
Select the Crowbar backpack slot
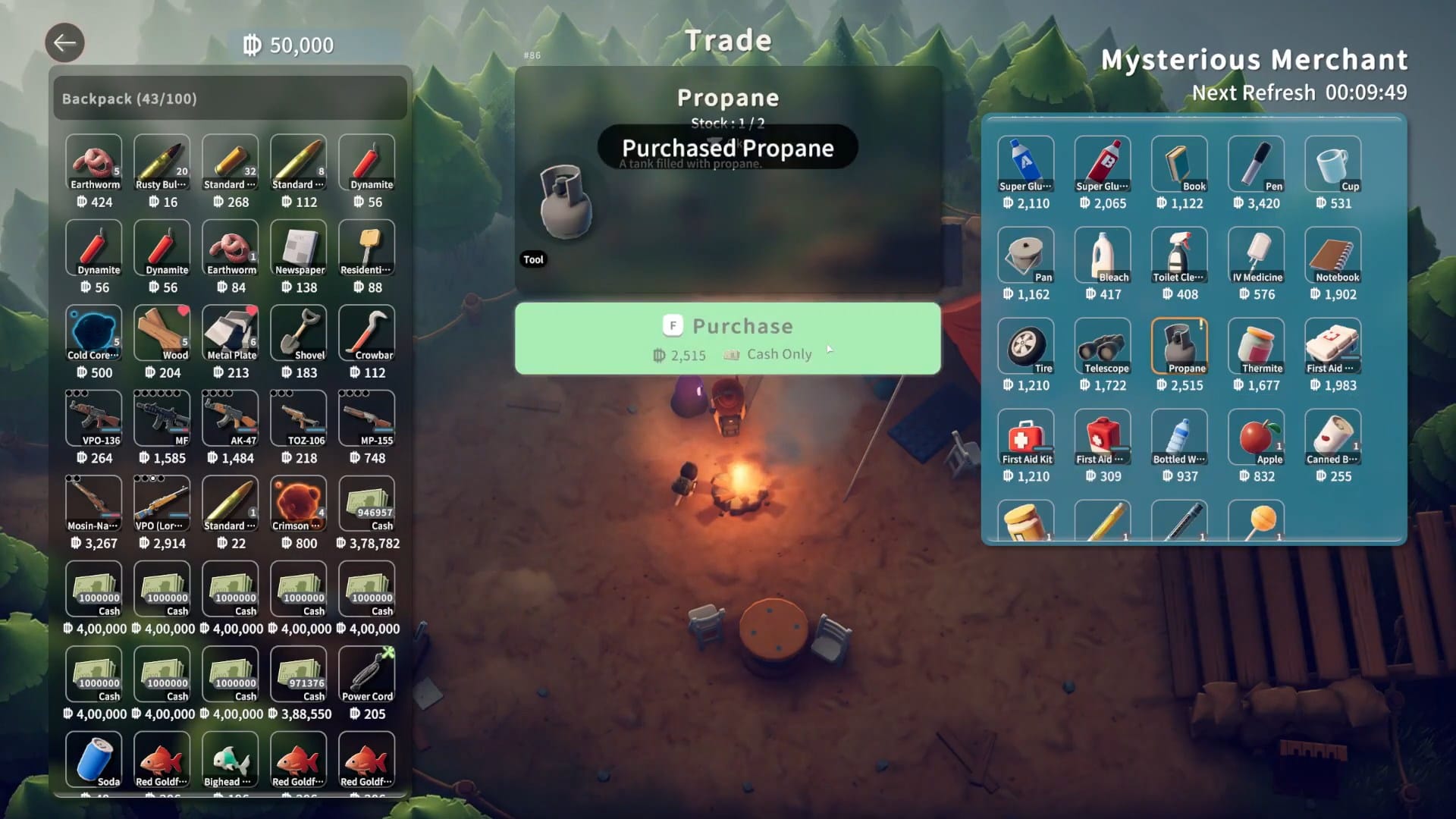coord(367,333)
